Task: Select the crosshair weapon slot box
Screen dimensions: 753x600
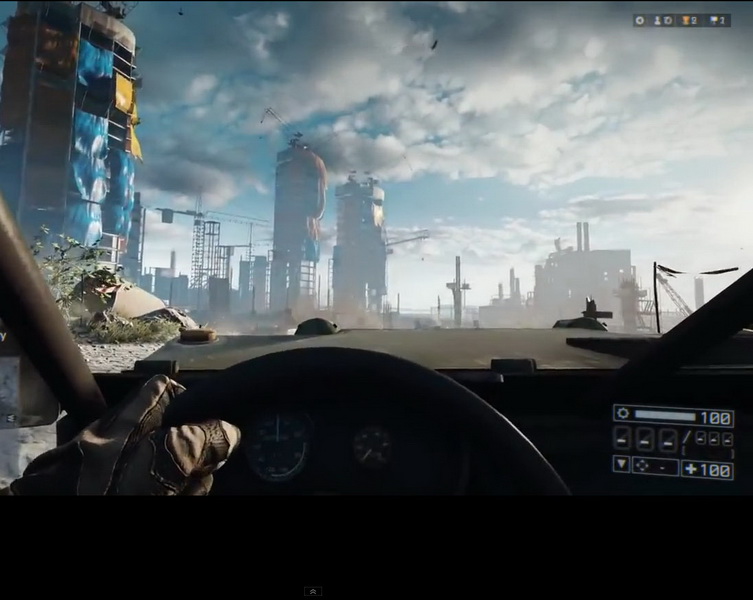Action: (654, 466)
